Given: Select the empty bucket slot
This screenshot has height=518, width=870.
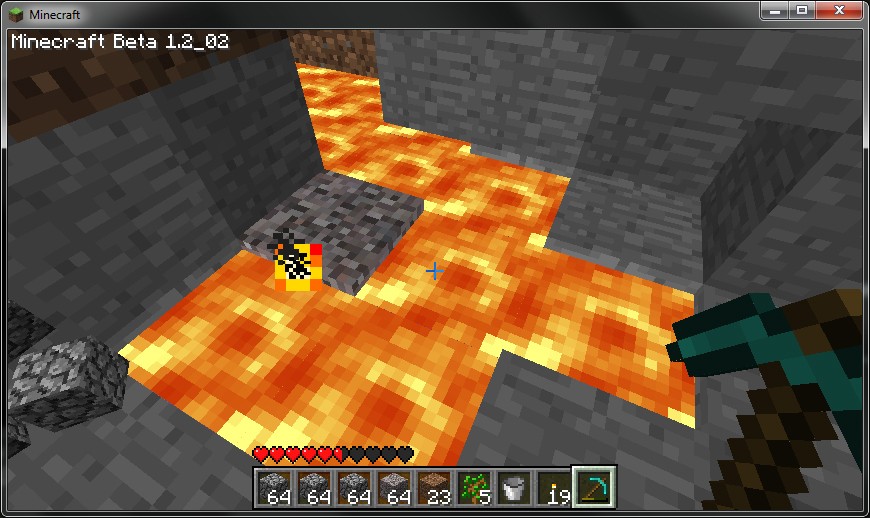Looking at the screenshot, I should 513,487.
